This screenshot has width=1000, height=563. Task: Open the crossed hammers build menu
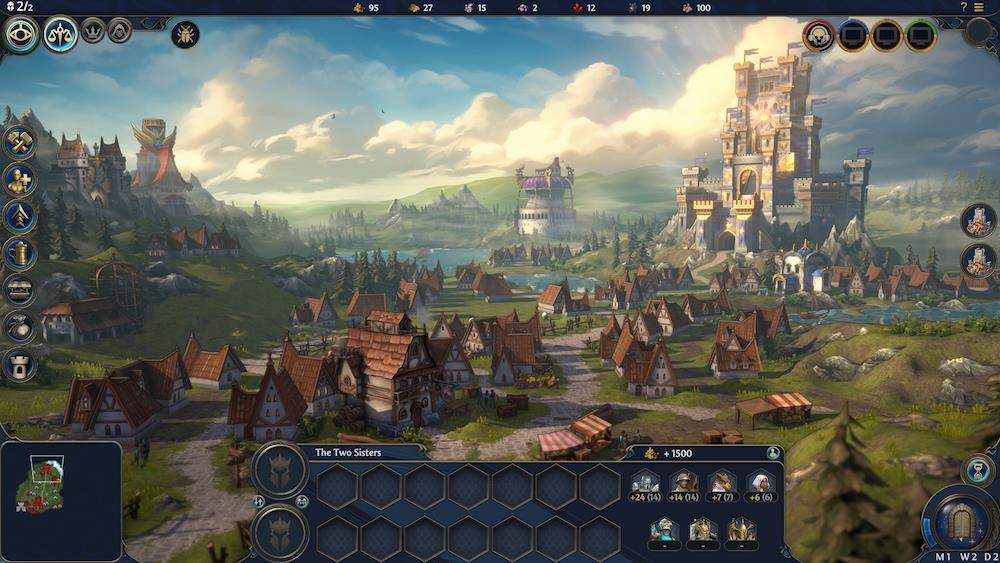pos(21,142)
